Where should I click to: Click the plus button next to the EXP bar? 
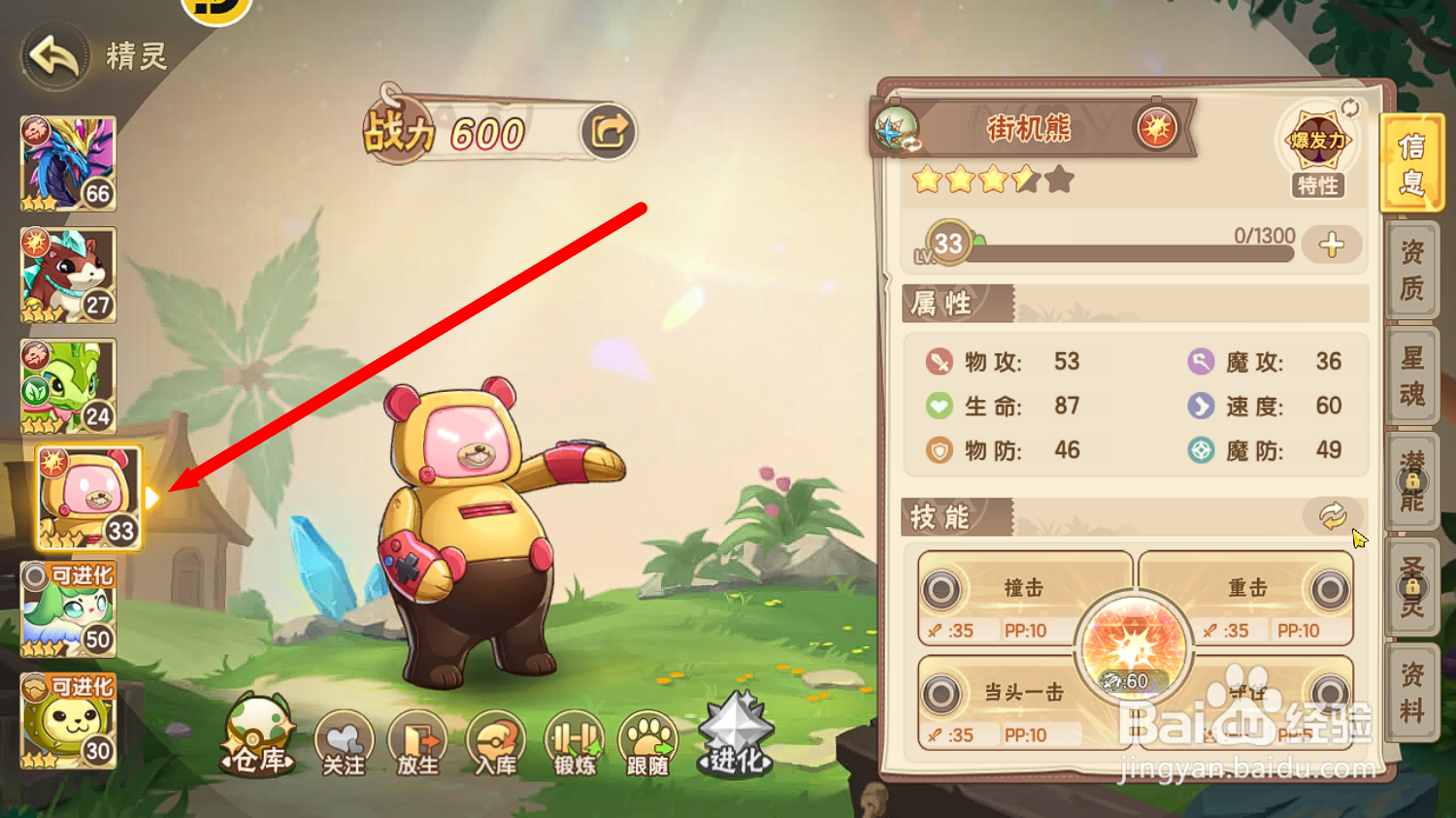point(1331,245)
